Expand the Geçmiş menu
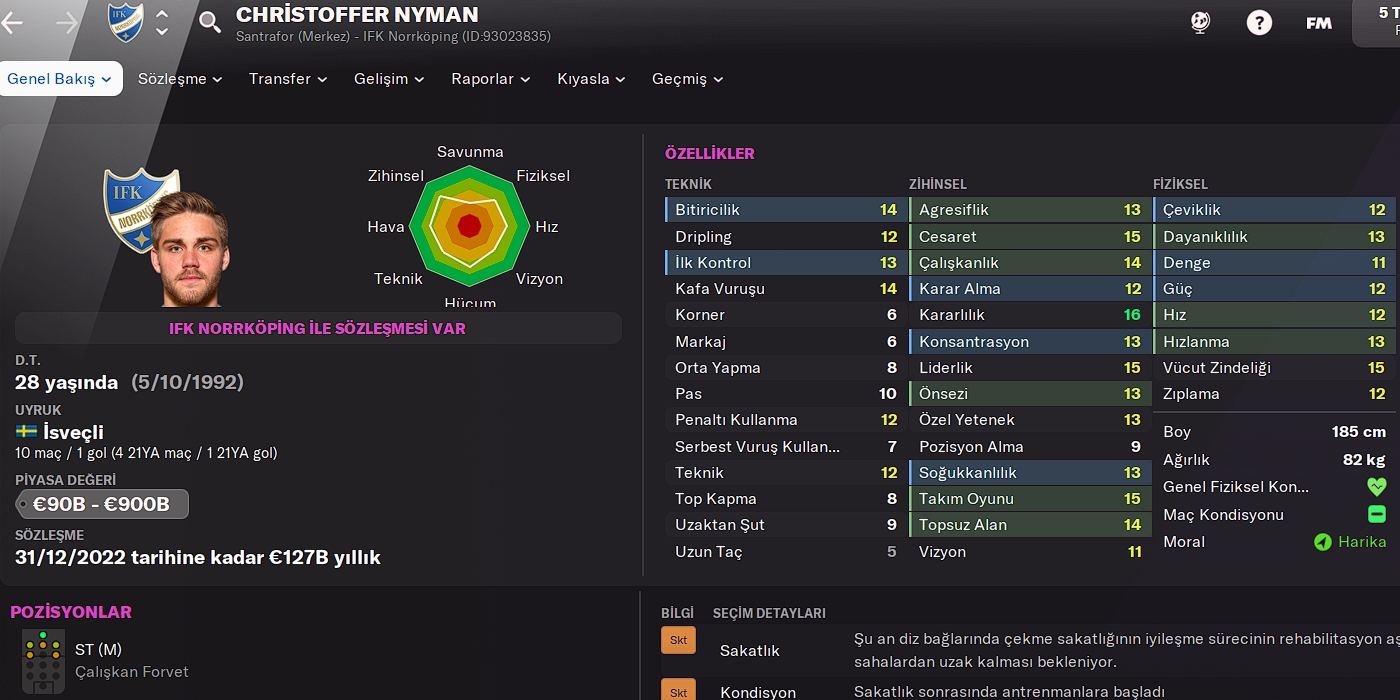 pos(687,79)
